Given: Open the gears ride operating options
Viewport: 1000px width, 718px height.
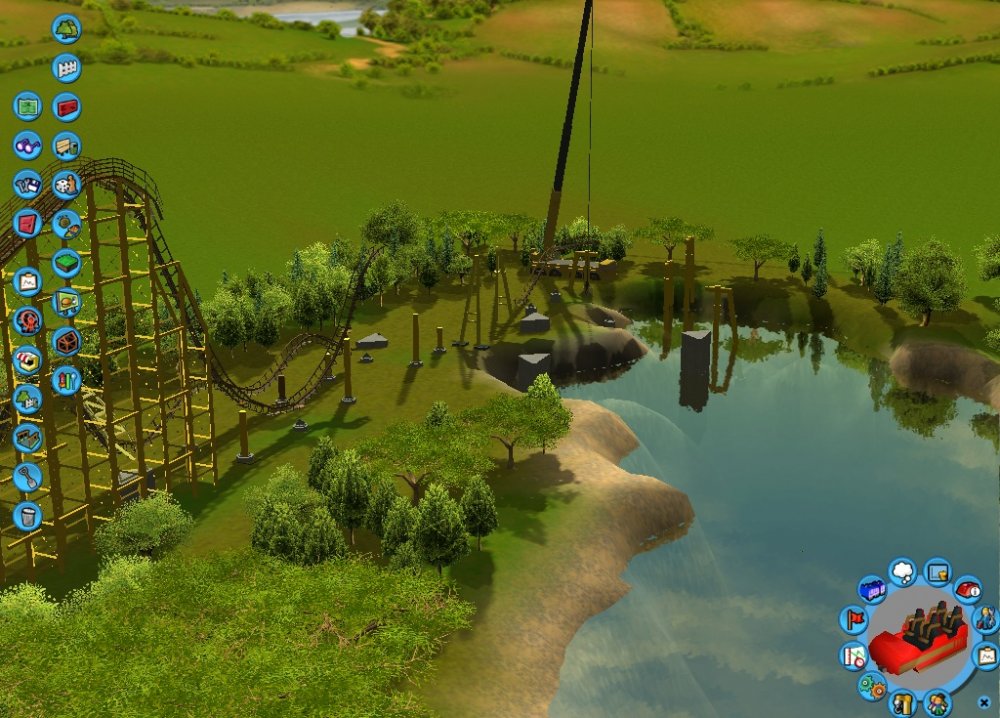Looking at the screenshot, I should tap(871, 686).
